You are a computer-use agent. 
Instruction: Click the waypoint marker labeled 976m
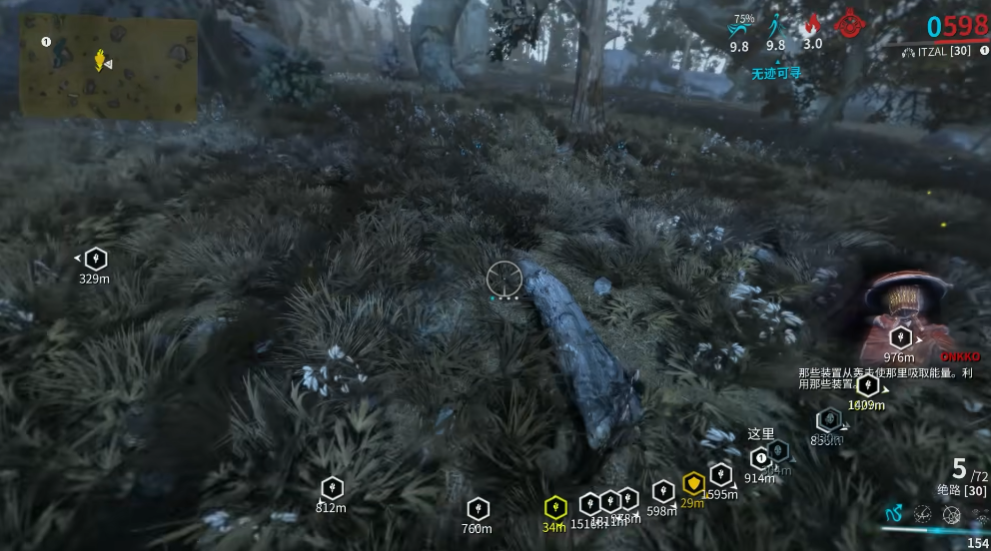(900, 337)
